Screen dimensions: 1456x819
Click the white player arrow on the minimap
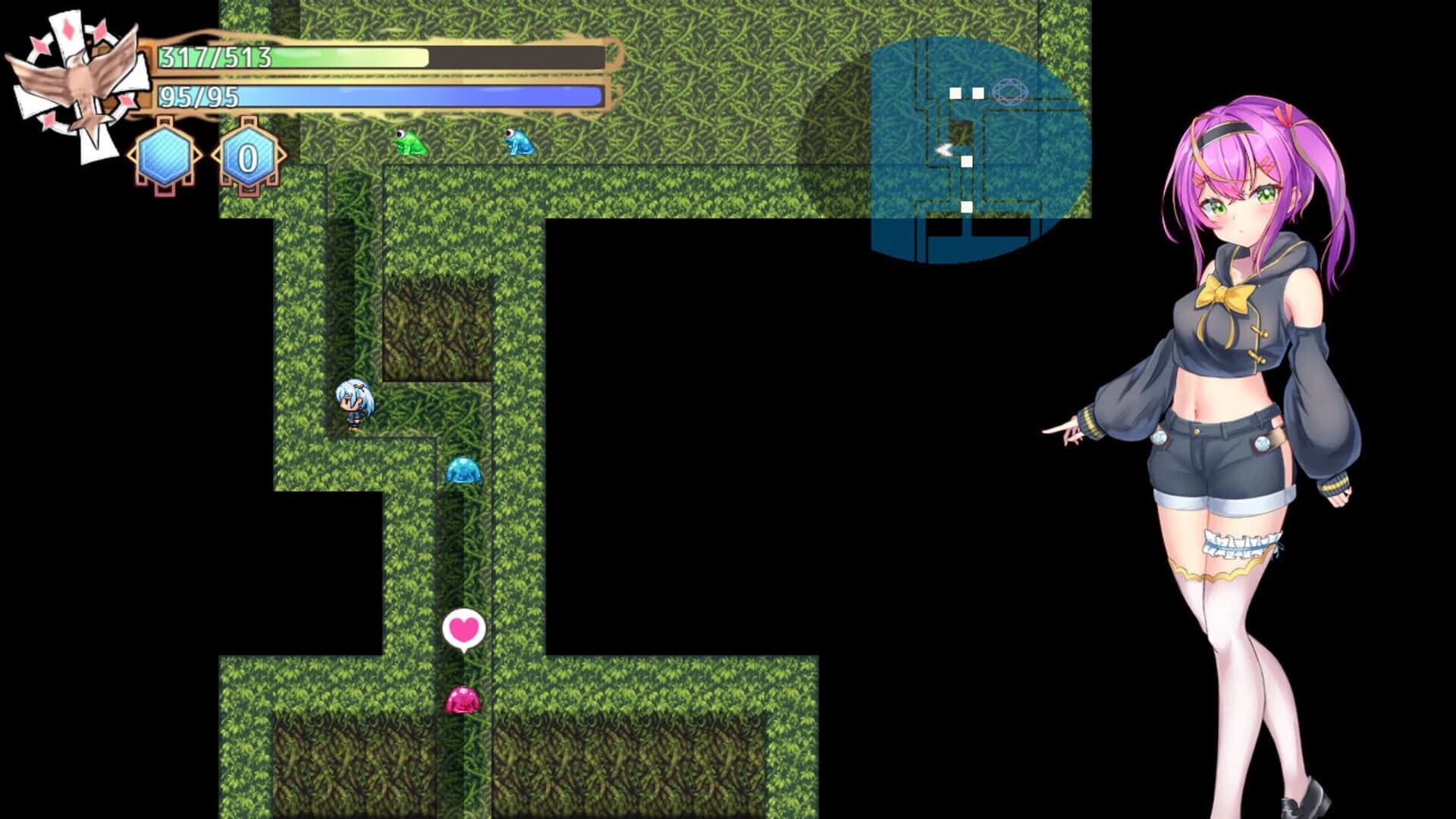(945, 150)
